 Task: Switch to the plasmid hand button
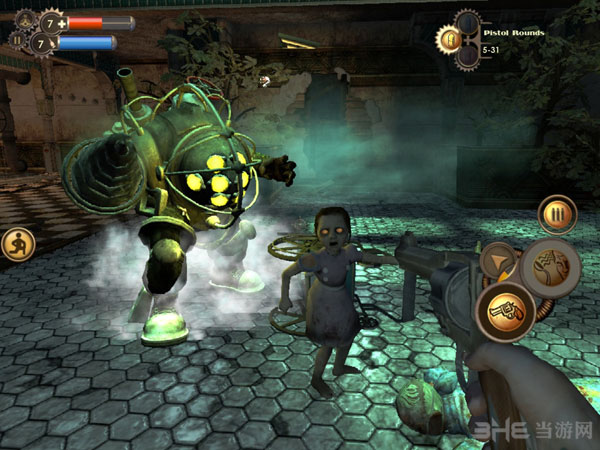[x=551, y=267]
